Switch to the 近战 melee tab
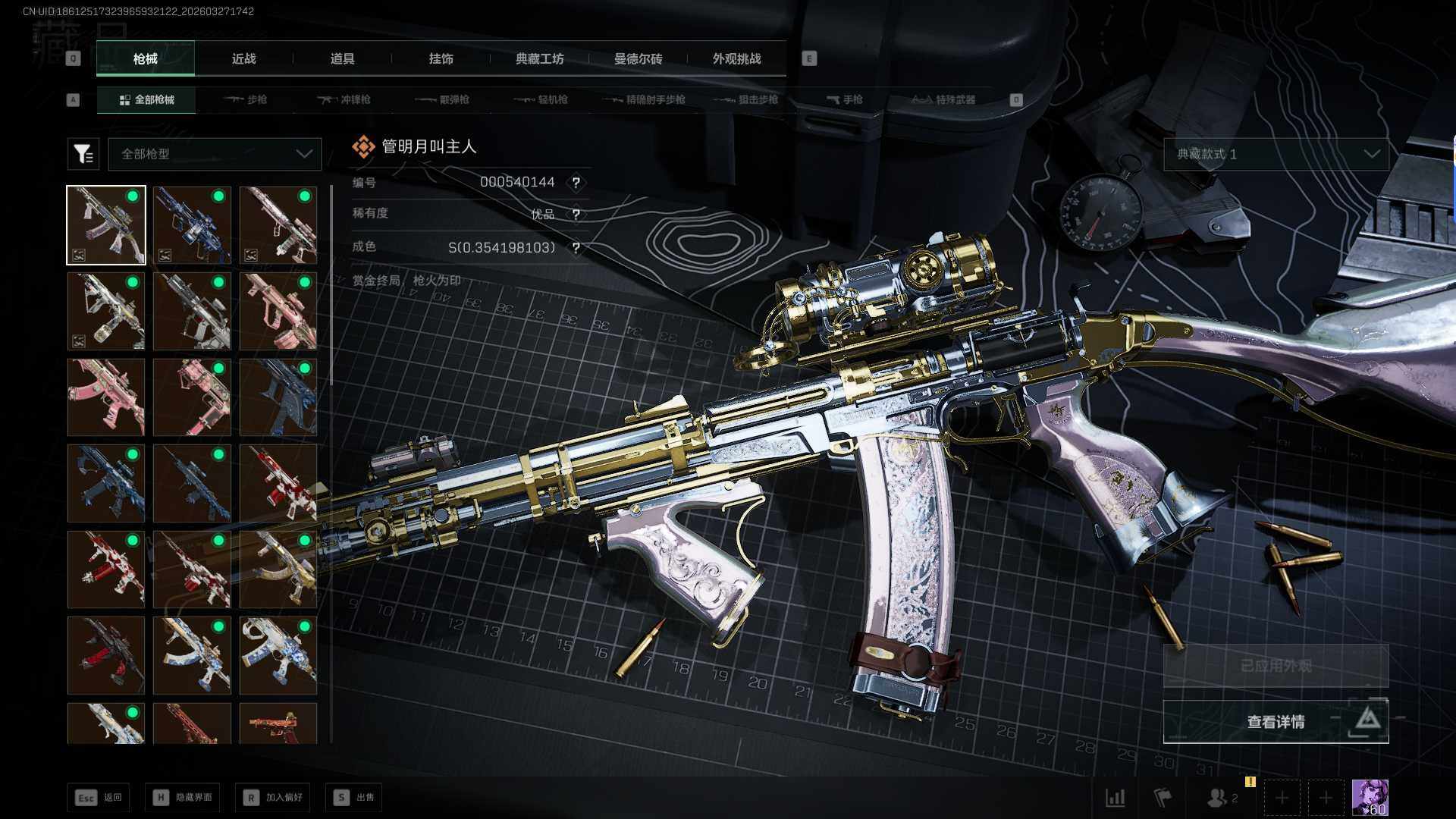 (x=243, y=58)
